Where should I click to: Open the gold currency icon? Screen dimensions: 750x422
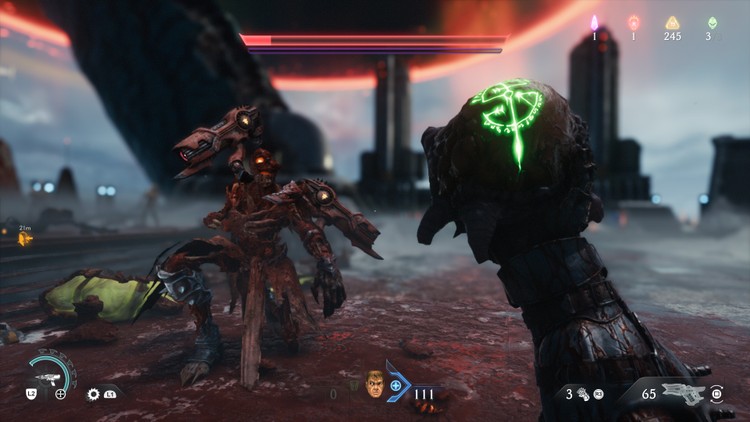tap(672, 23)
